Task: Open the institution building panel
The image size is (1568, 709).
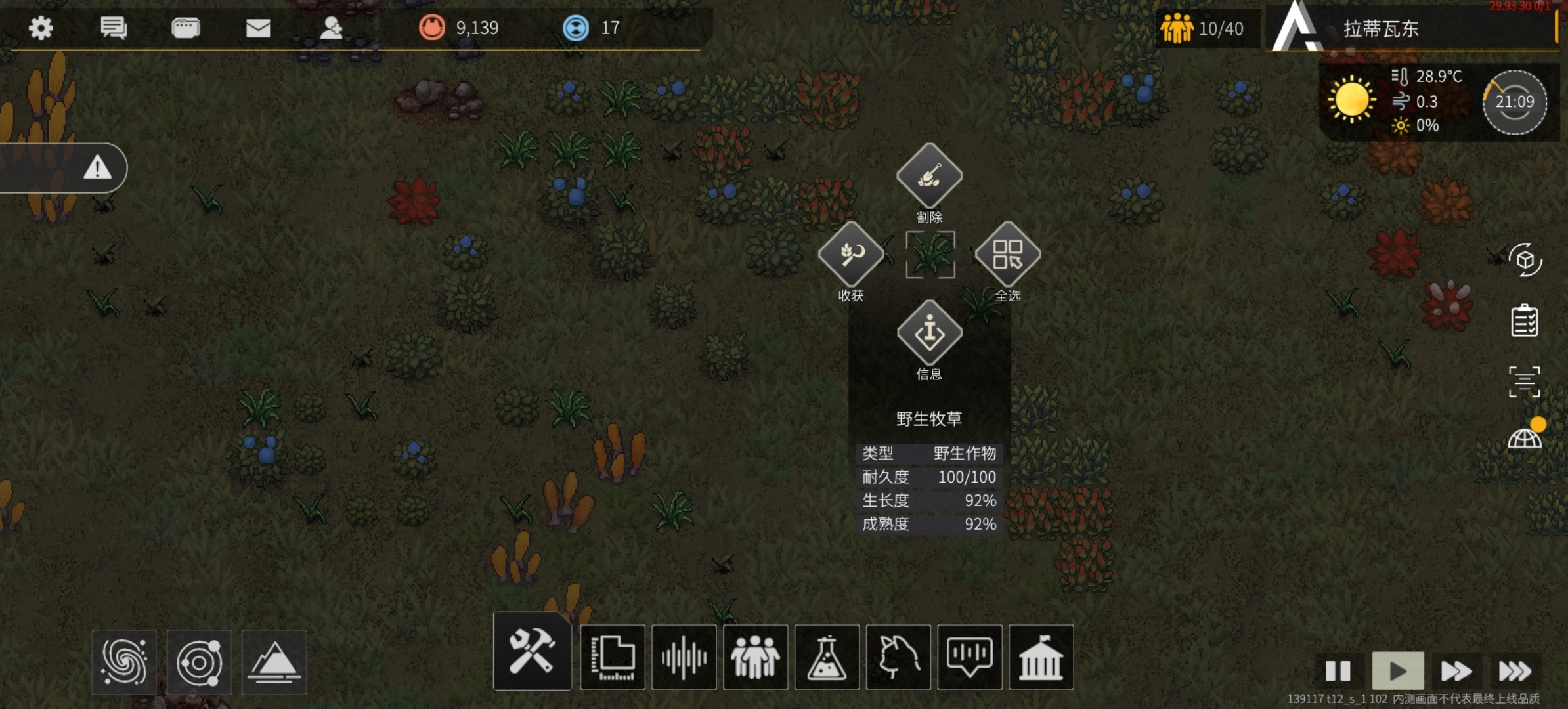Action: tap(1041, 657)
